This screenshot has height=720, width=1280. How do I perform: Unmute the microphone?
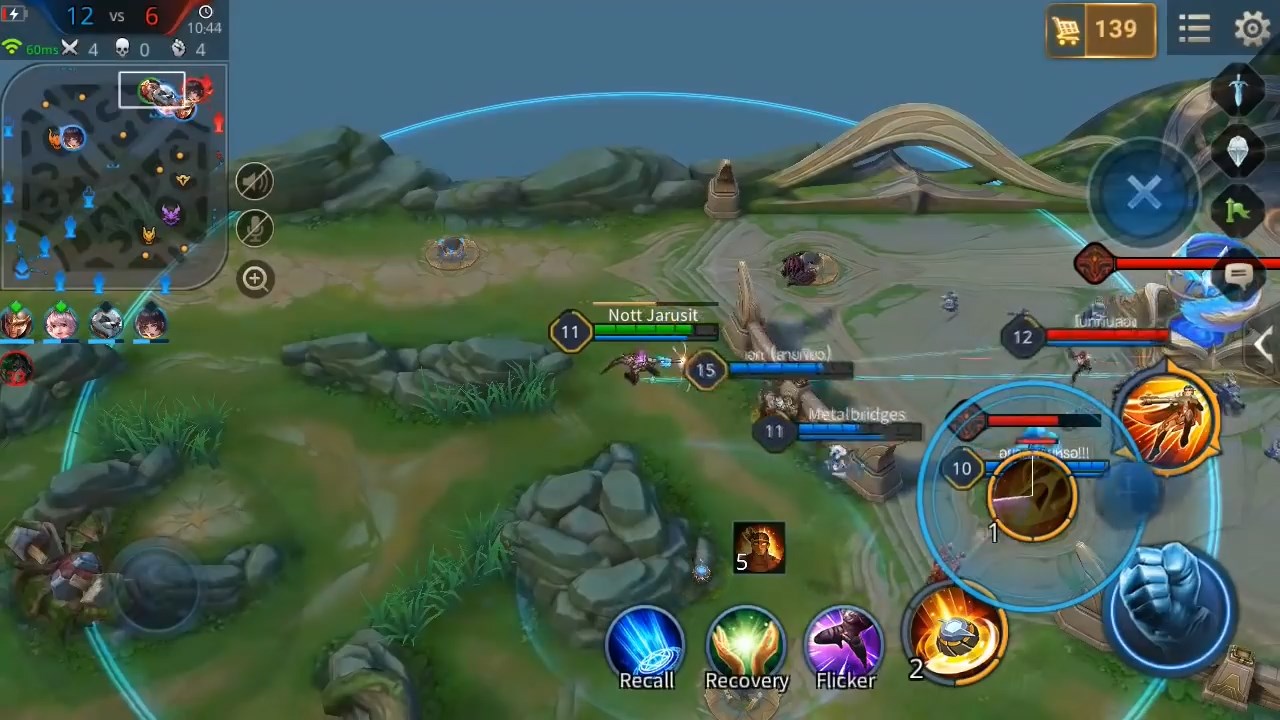(254, 229)
